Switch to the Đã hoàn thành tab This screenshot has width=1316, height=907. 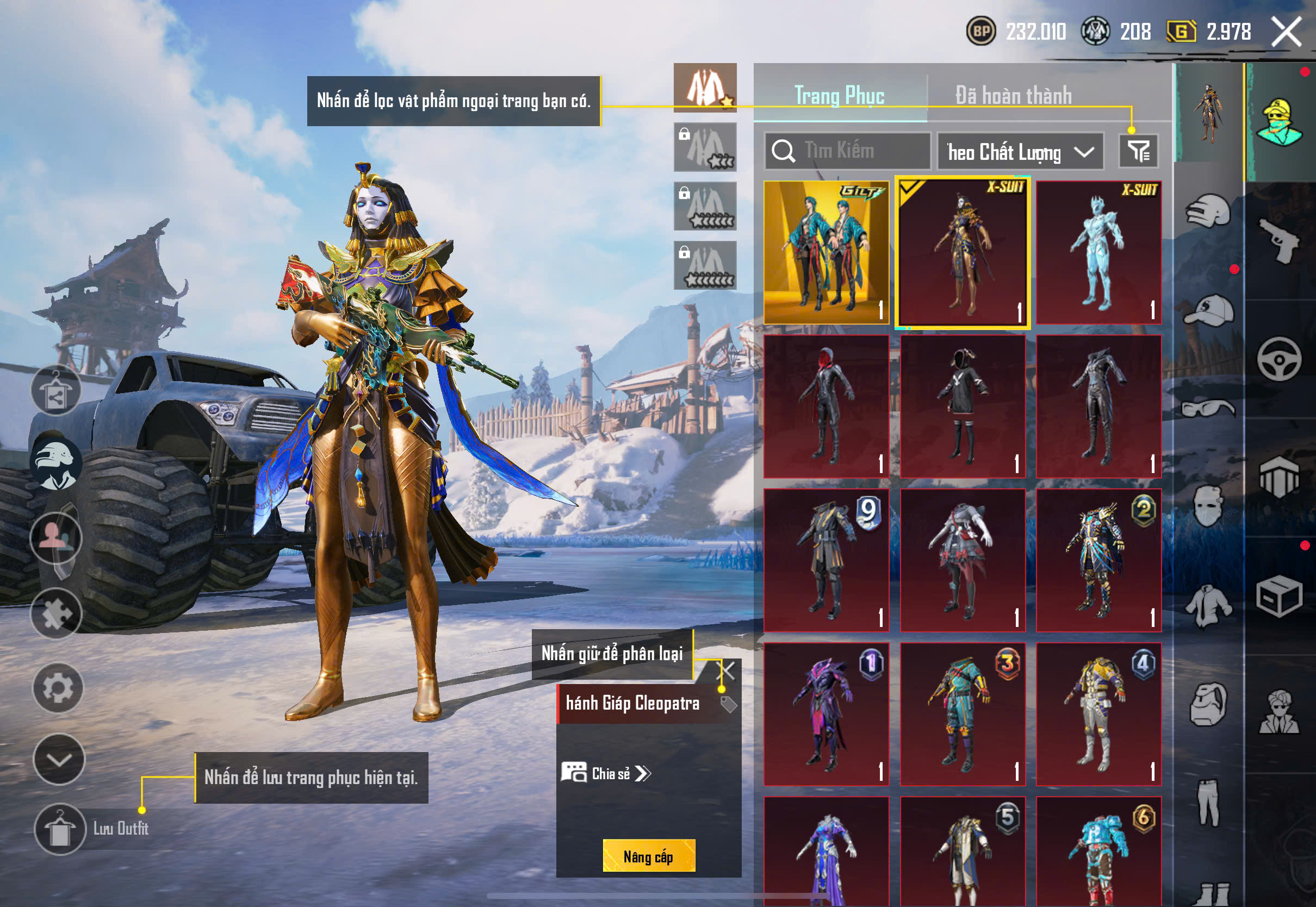tap(1013, 96)
